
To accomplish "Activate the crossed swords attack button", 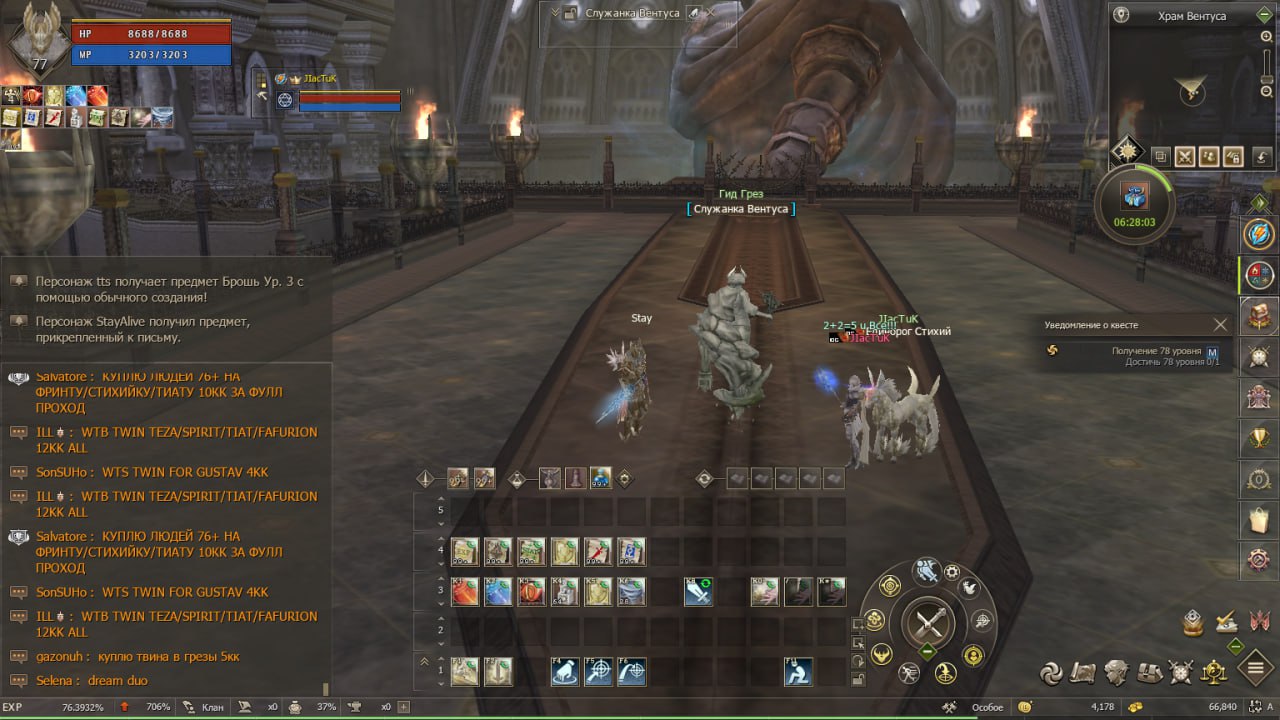I will tap(928, 624).
